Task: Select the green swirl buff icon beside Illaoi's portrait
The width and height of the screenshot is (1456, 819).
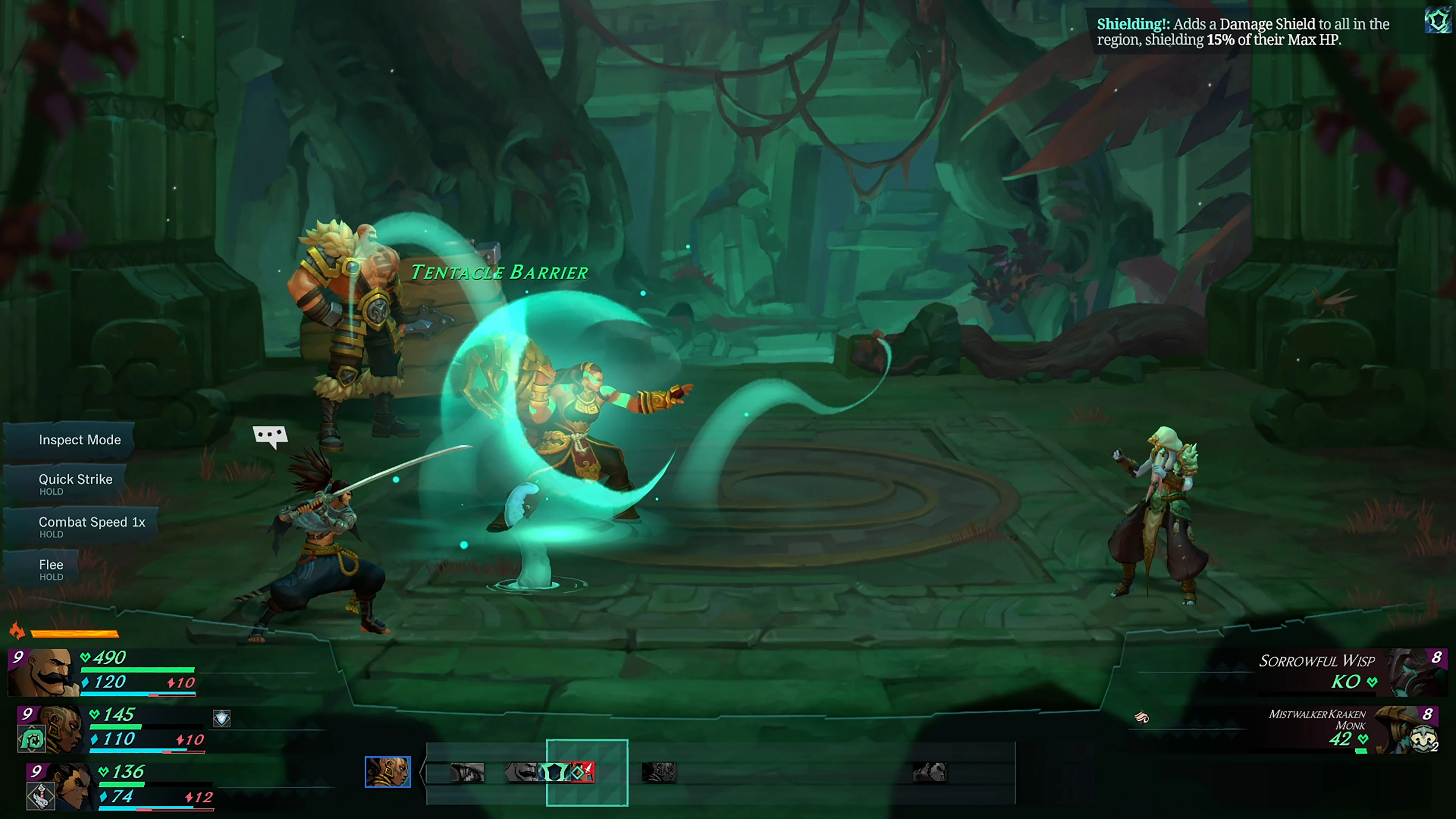Action: coord(32,739)
